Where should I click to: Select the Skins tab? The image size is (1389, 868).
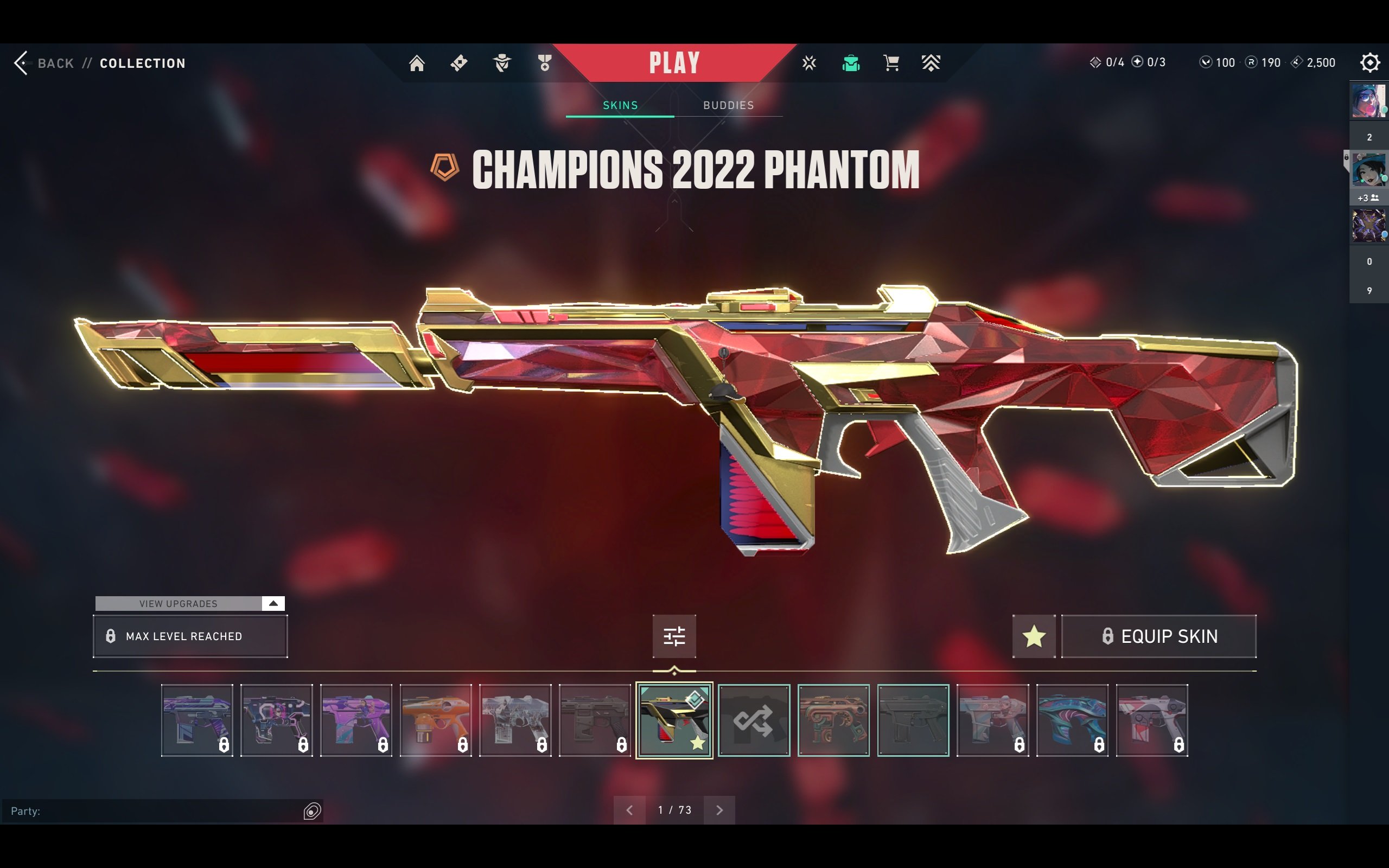(x=620, y=105)
